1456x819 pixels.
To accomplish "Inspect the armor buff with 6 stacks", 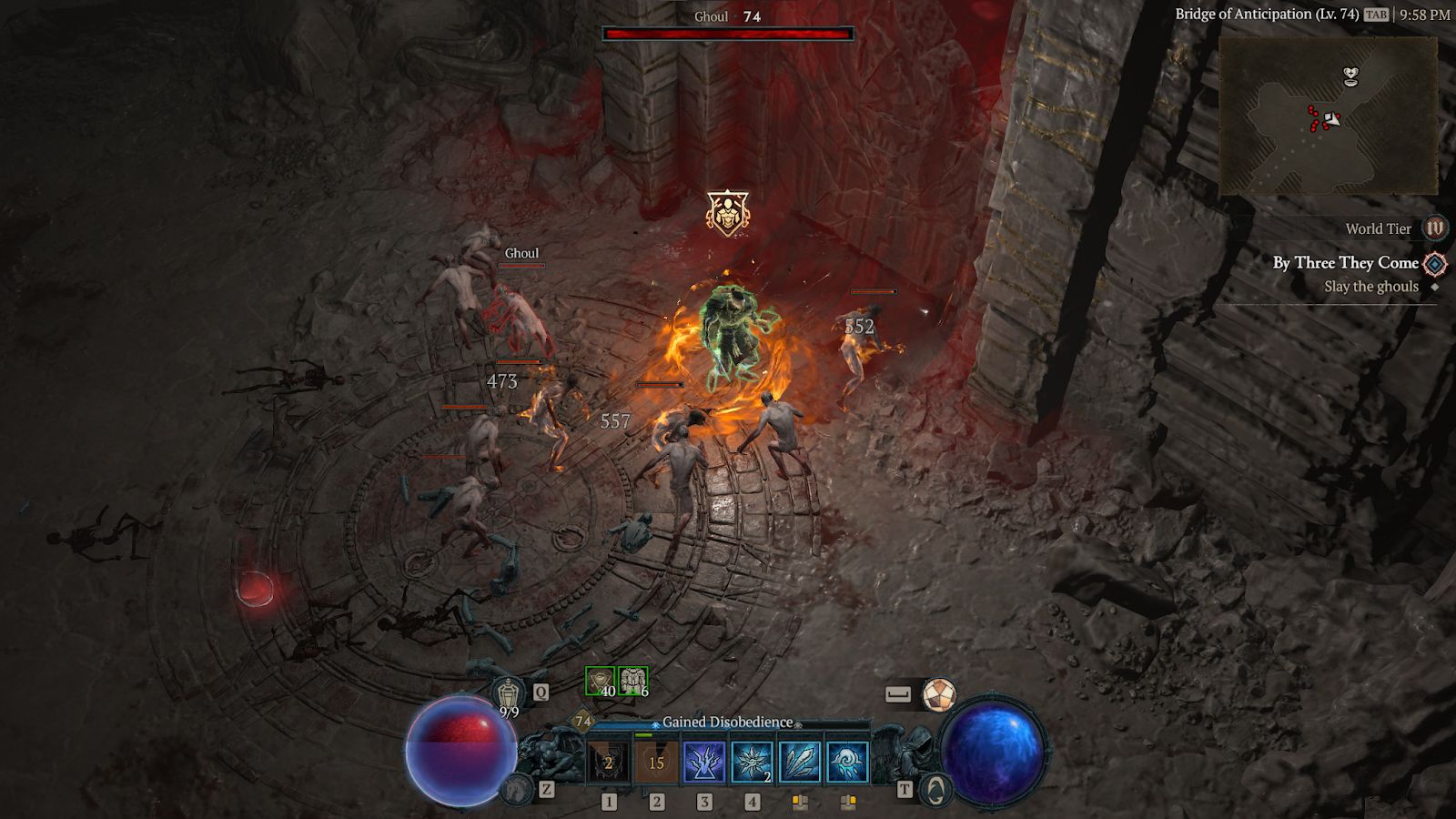I will point(632,682).
